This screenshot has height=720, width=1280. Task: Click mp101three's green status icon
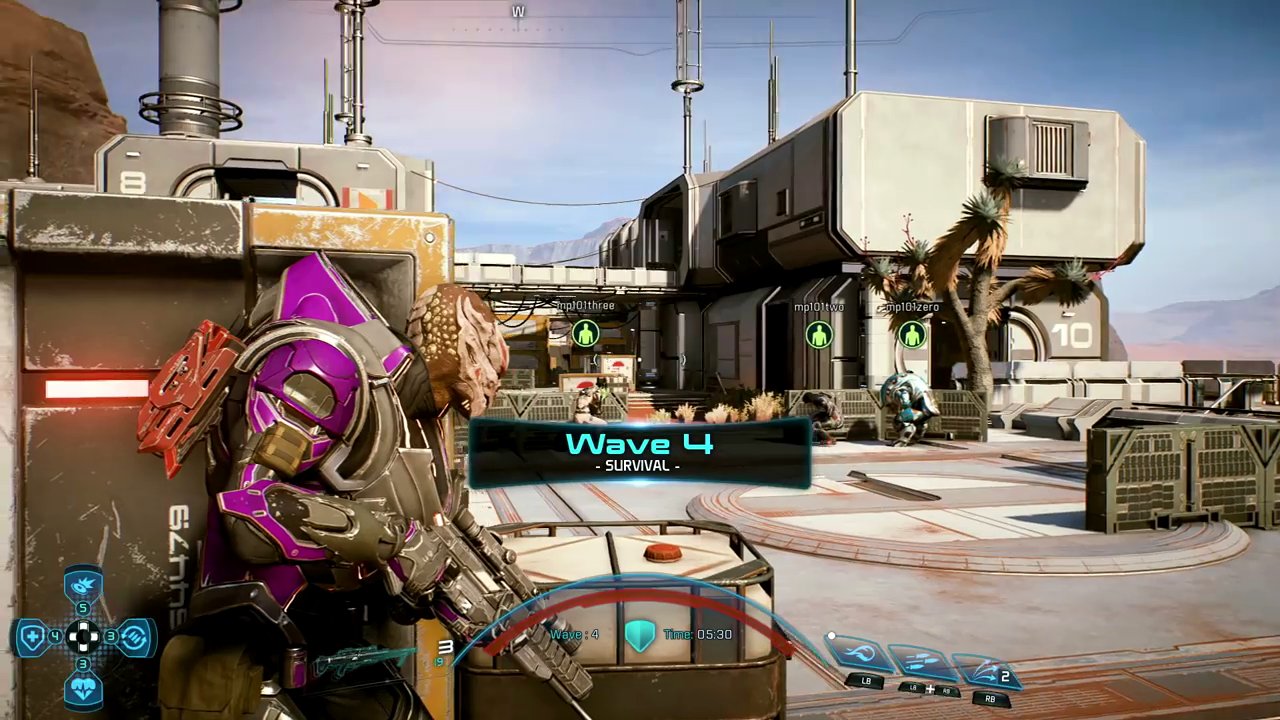[x=585, y=335]
